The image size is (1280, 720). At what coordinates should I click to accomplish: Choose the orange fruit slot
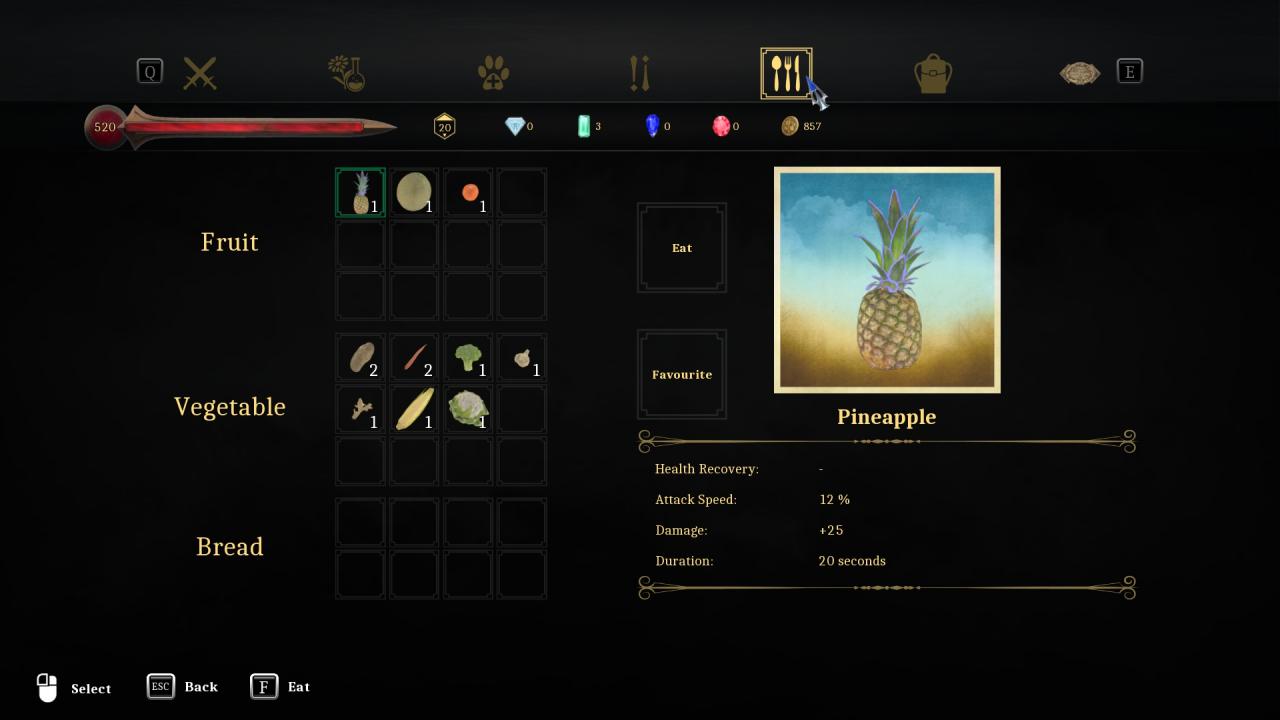point(469,192)
